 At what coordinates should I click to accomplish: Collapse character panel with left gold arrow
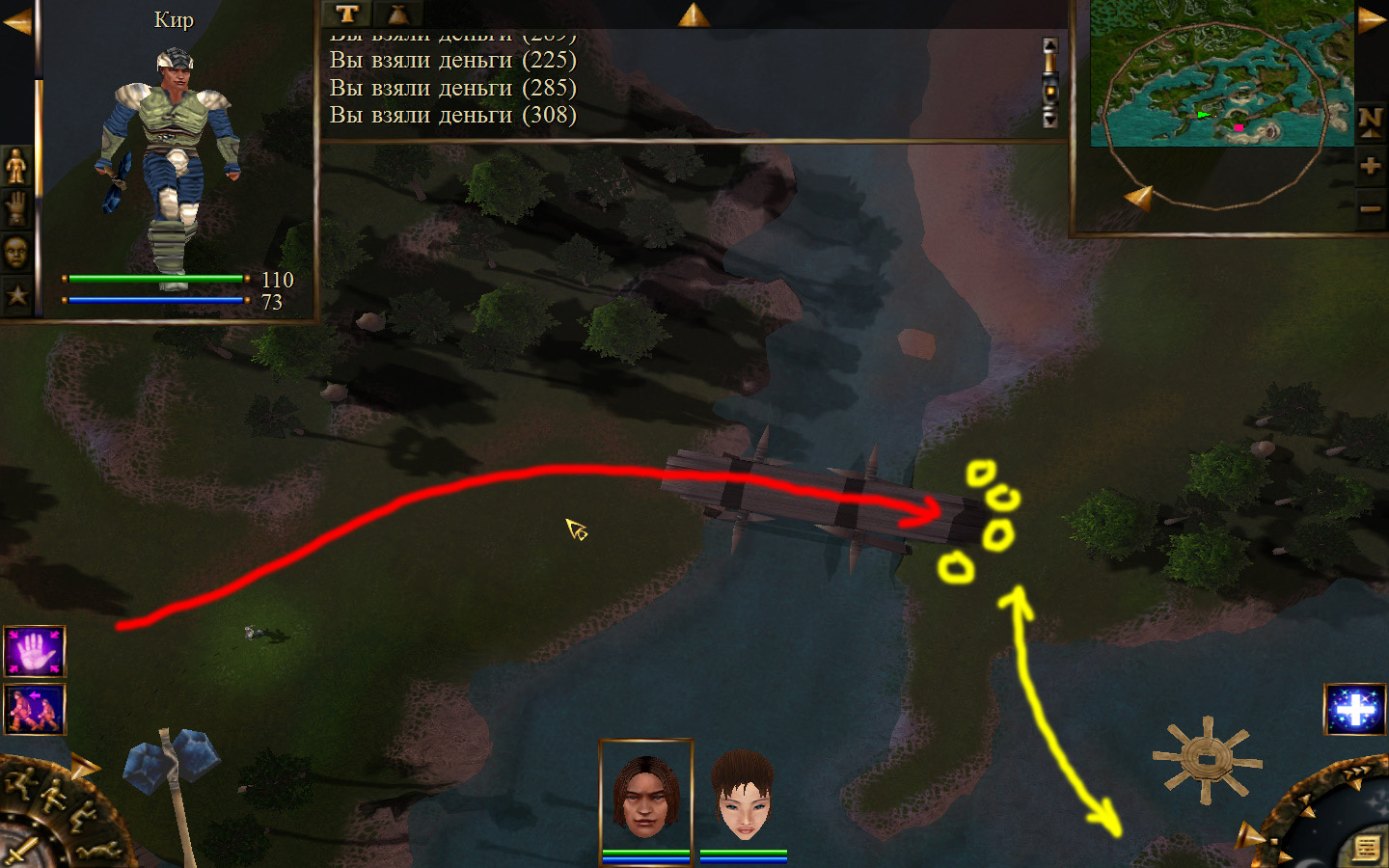pyautogui.click(x=16, y=21)
